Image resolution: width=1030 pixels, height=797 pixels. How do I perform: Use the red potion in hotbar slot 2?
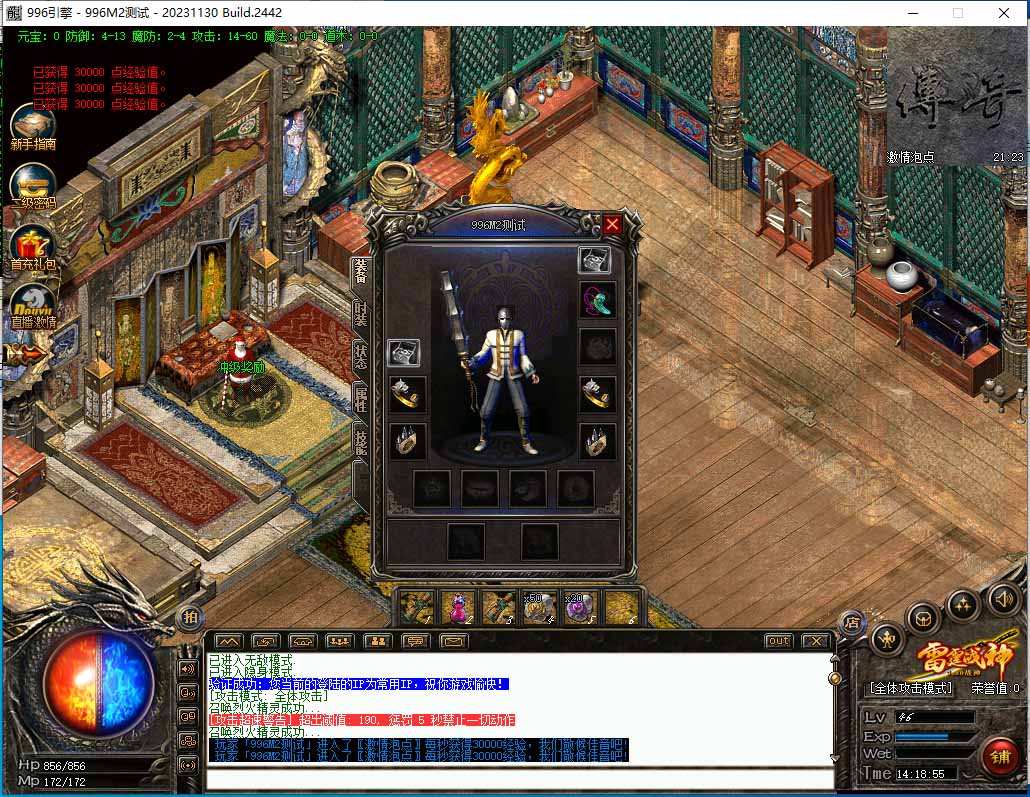pos(458,607)
